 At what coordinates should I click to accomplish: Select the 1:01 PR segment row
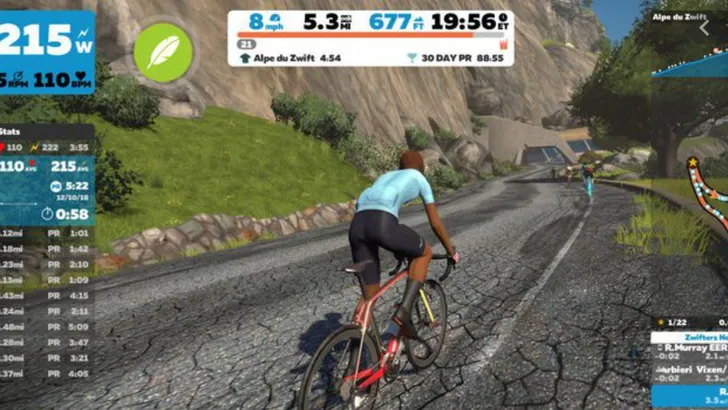(47, 233)
